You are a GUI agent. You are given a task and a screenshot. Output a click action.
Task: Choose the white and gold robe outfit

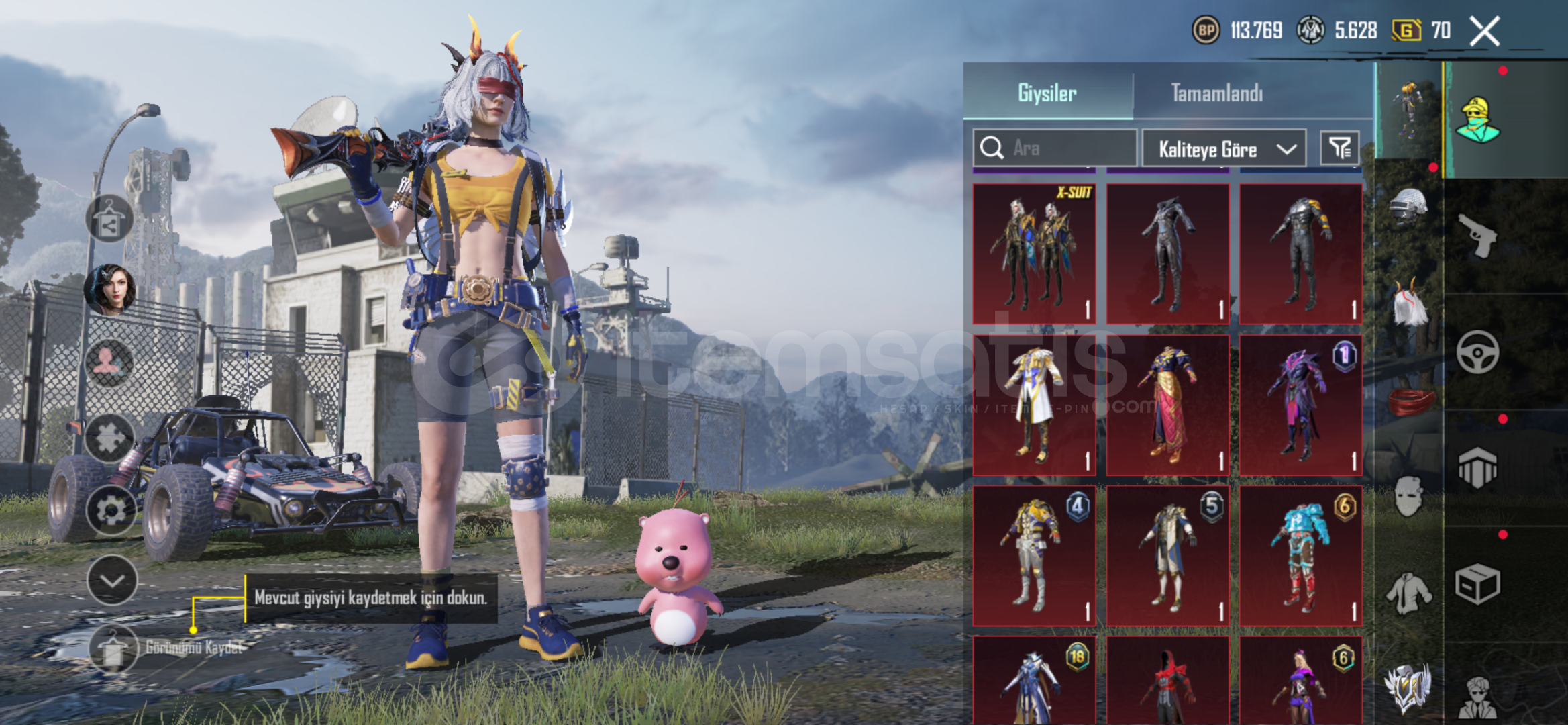point(1034,405)
